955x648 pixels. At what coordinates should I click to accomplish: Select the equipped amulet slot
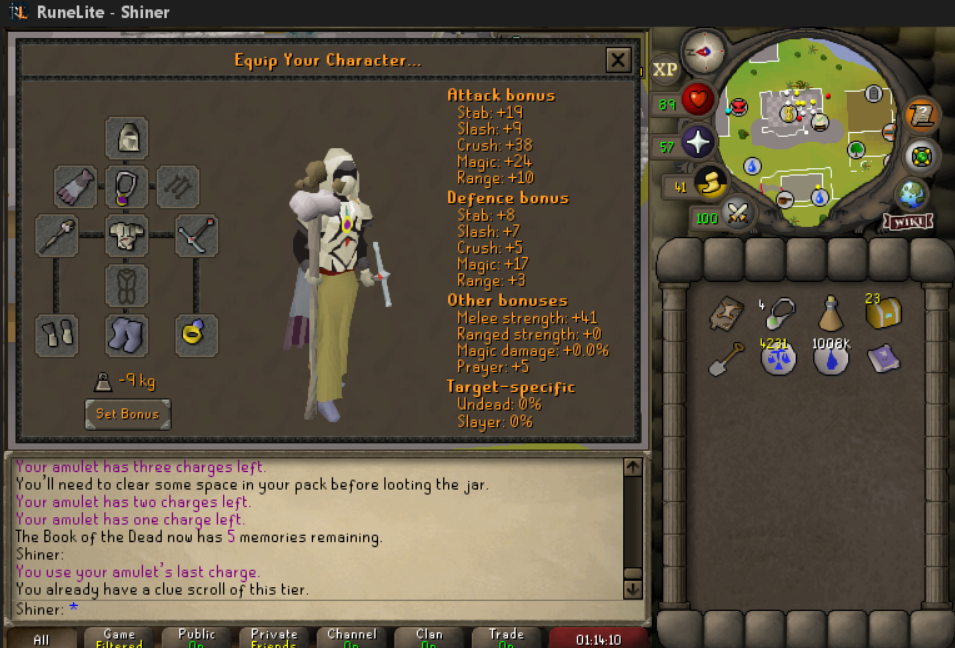(x=127, y=186)
